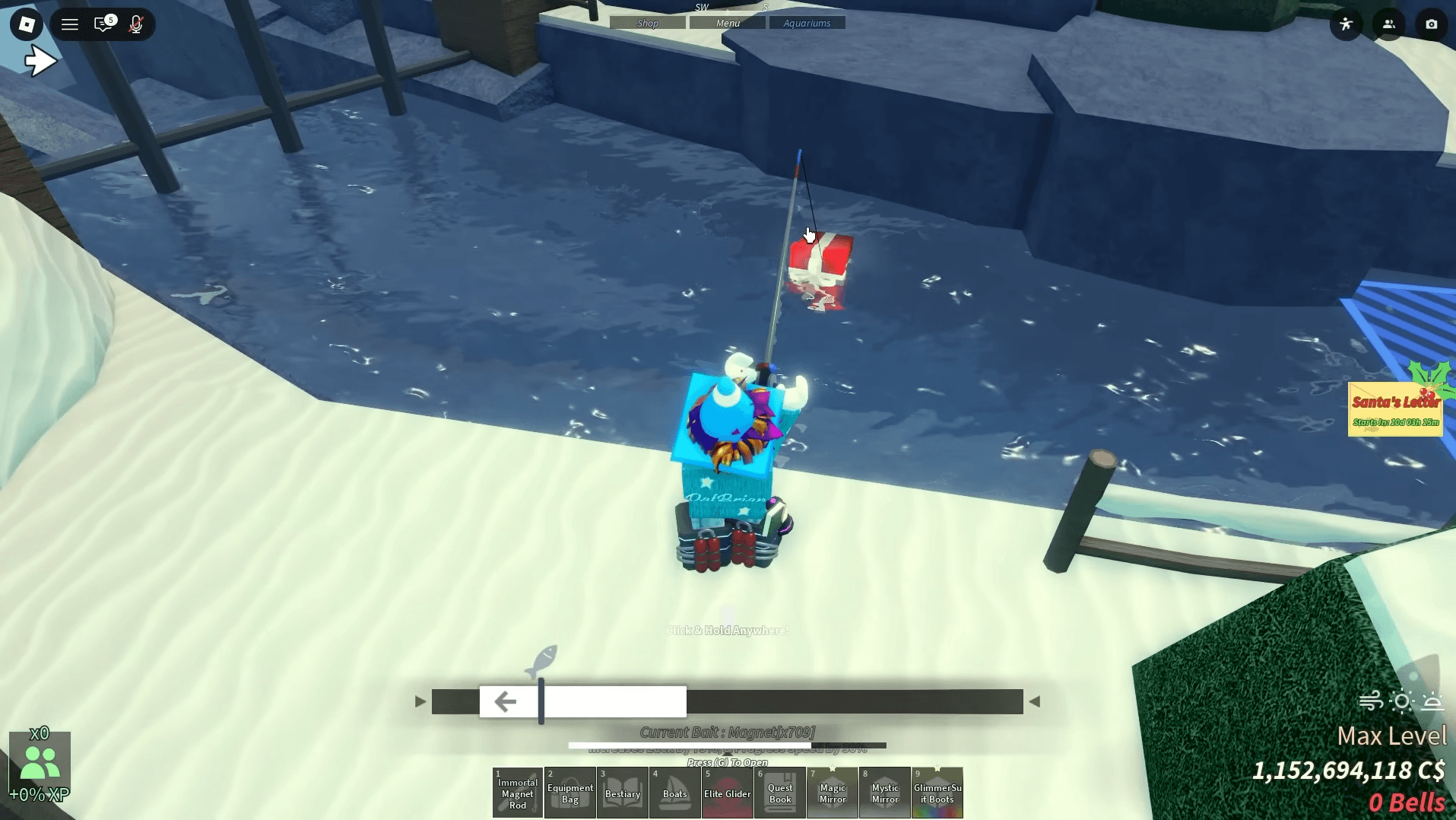
Task: Open the Aquariums button
Action: point(807,23)
